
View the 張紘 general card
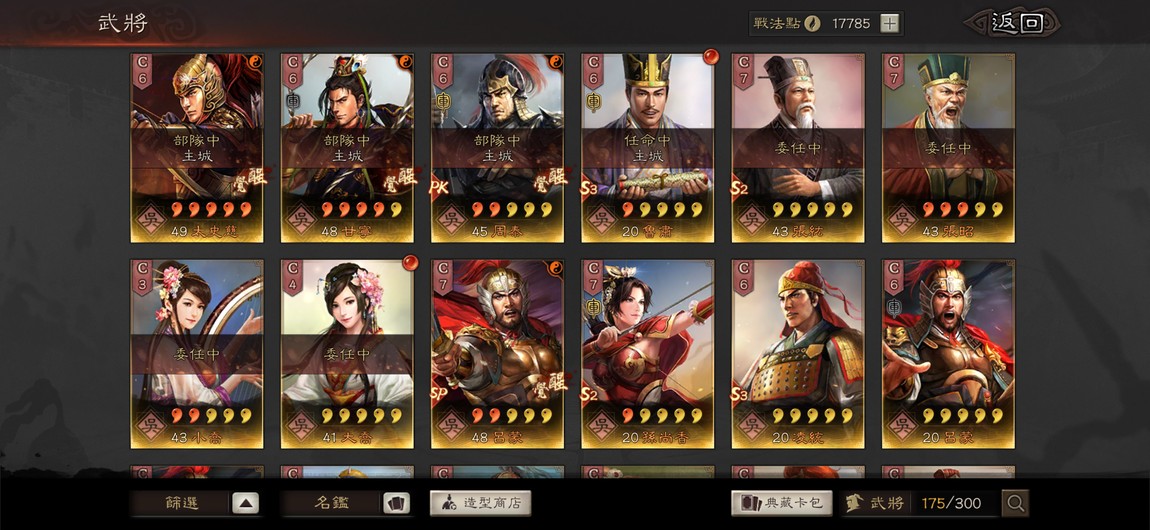[x=798, y=147]
